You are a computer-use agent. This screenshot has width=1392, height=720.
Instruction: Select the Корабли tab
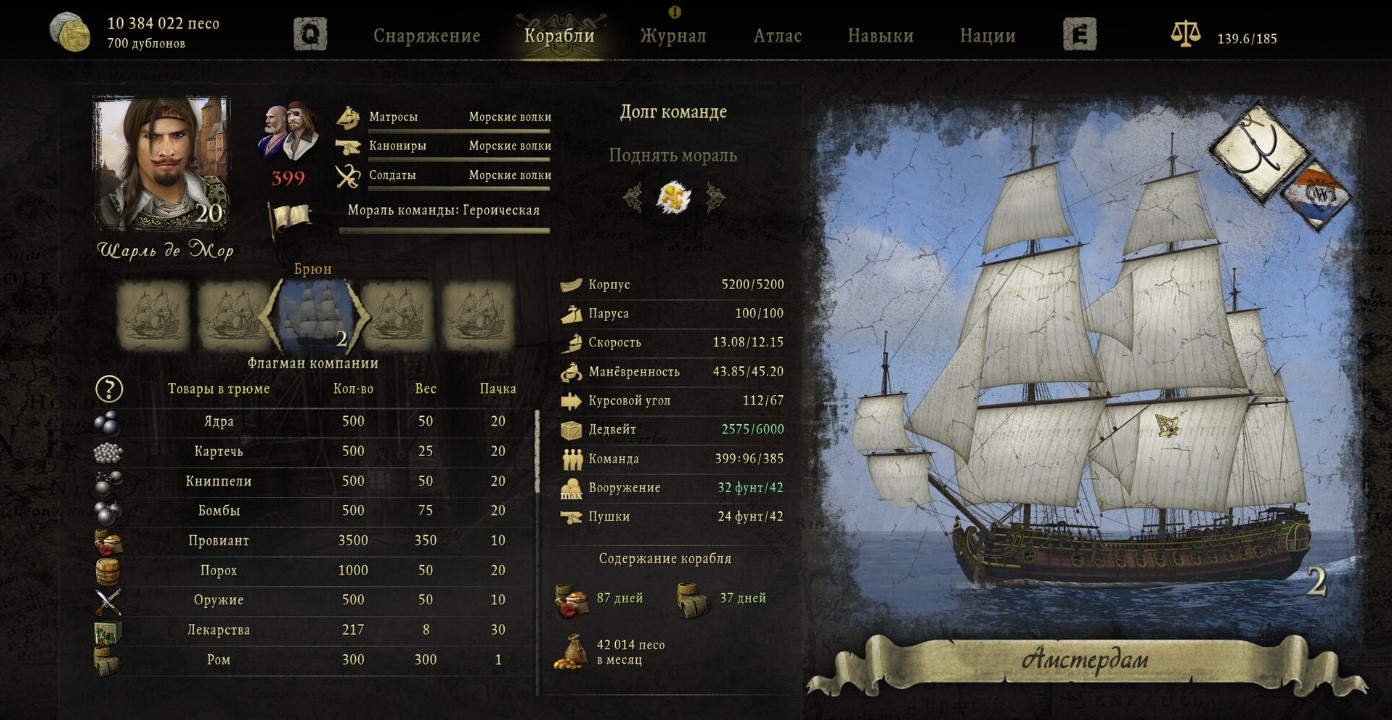tap(559, 36)
